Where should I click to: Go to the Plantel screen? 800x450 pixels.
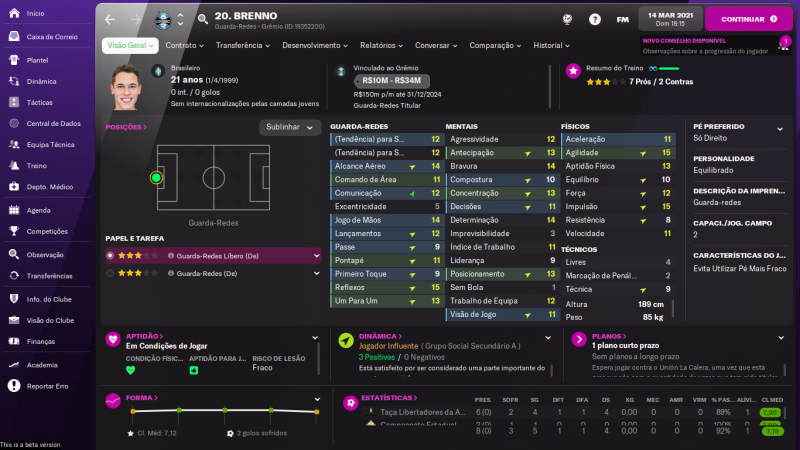click(x=38, y=59)
